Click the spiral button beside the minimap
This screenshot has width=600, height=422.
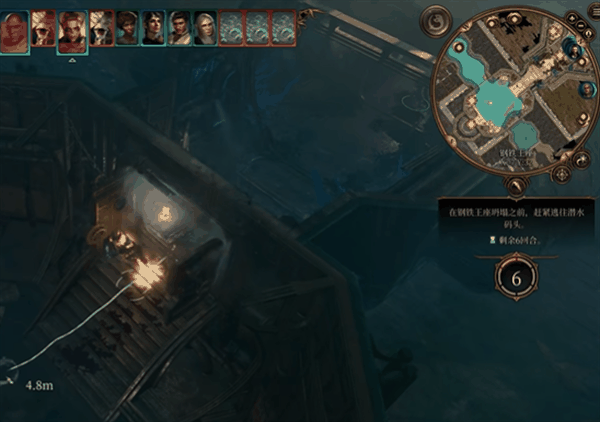[435, 18]
